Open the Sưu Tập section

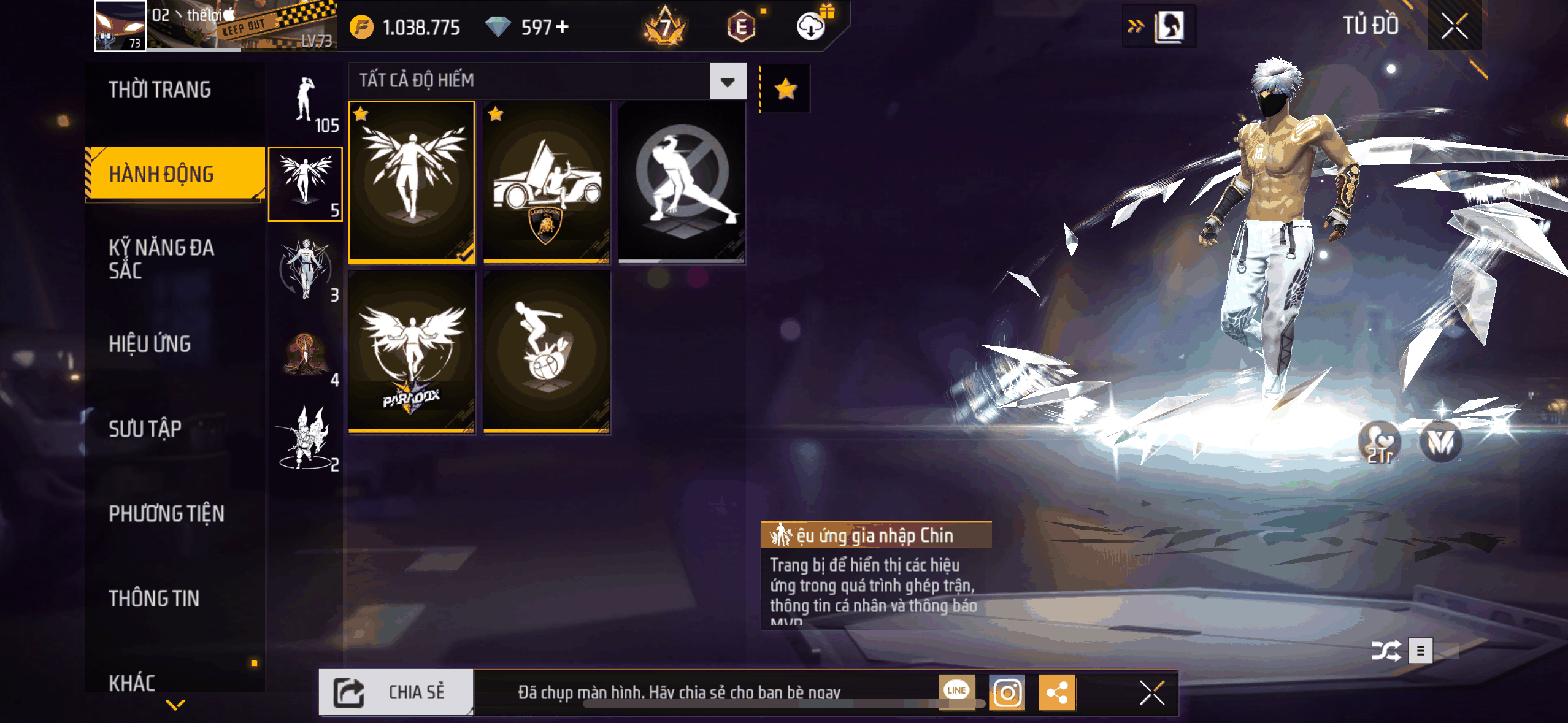(x=145, y=428)
